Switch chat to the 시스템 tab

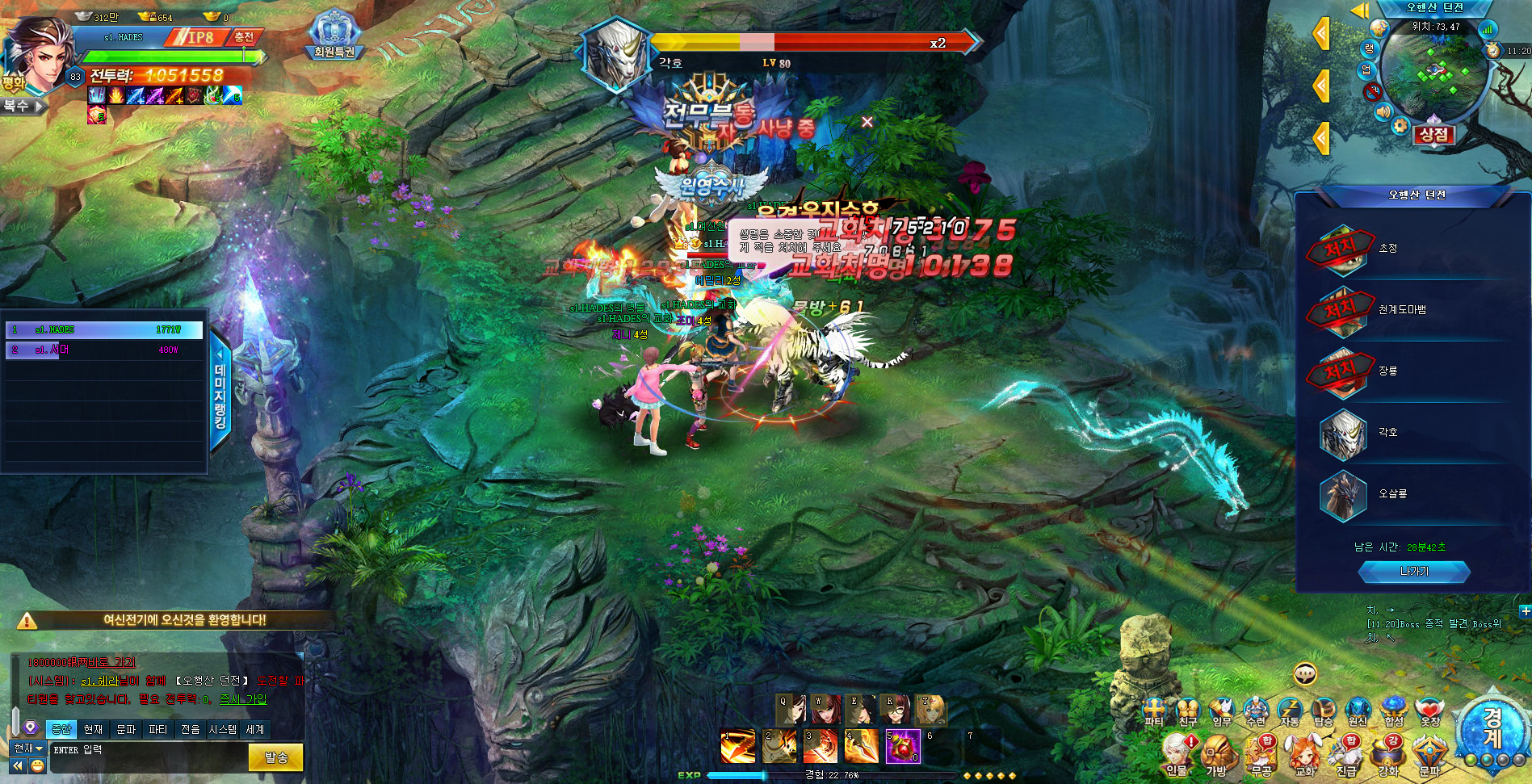[x=222, y=729]
